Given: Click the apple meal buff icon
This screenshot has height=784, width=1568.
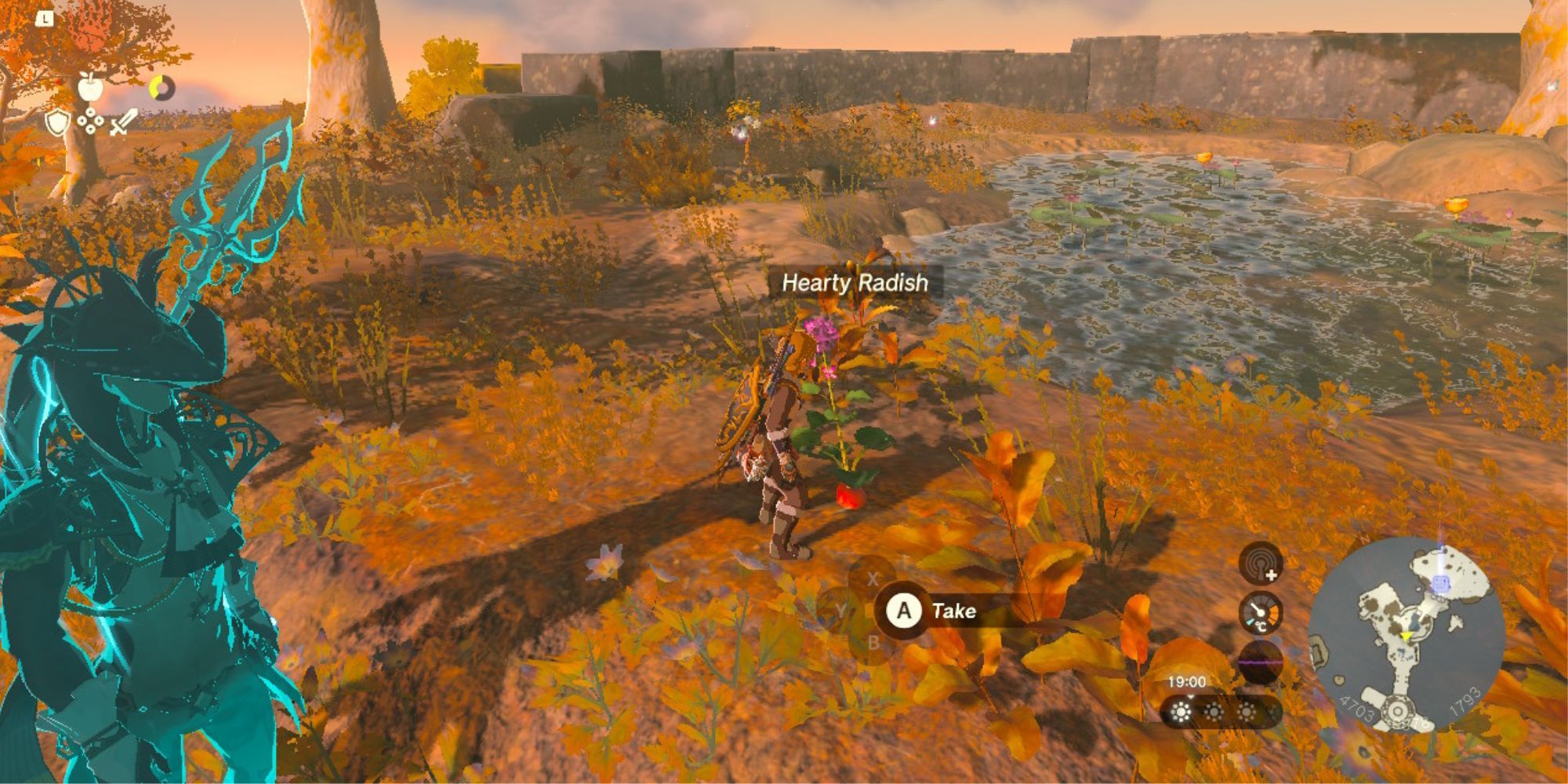Looking at the screenshot, I should [x=90, y=87].
